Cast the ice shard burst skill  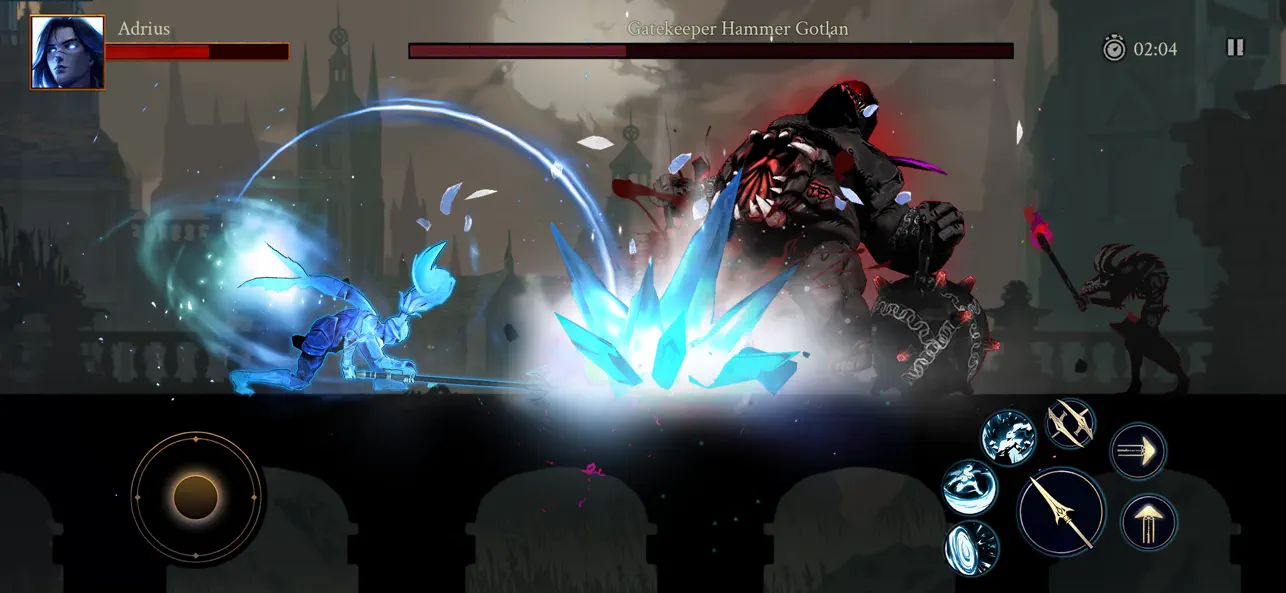(x=1008, y=437)
